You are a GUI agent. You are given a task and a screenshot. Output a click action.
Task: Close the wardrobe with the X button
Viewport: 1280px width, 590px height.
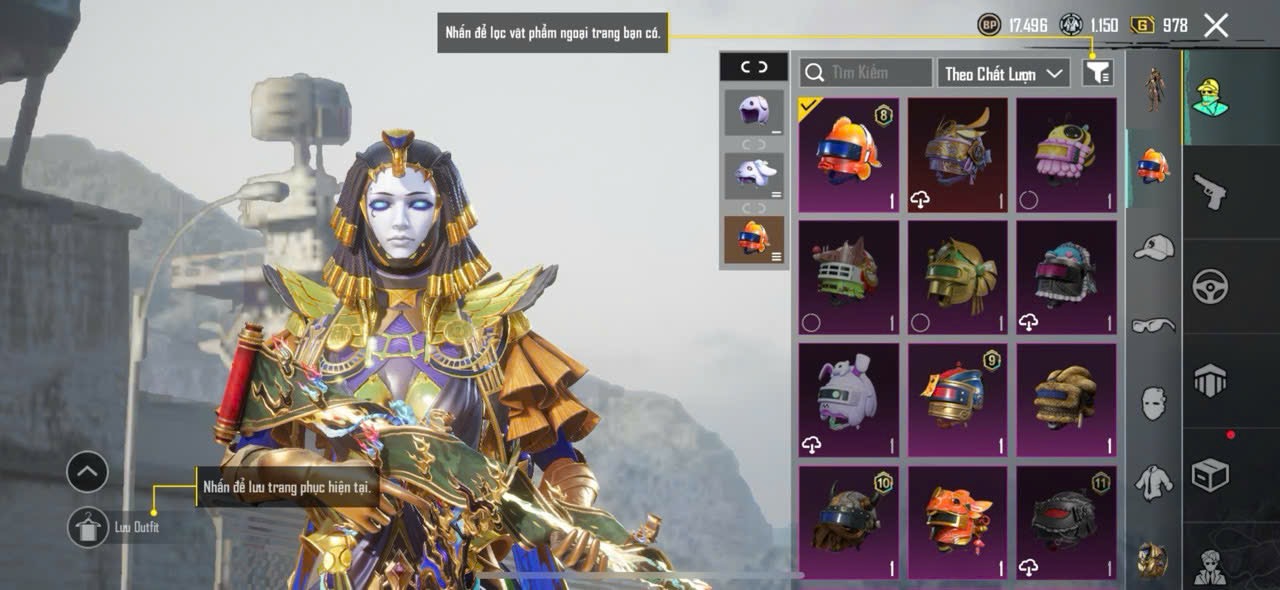pyautogui.click(x=1215, y=26)
